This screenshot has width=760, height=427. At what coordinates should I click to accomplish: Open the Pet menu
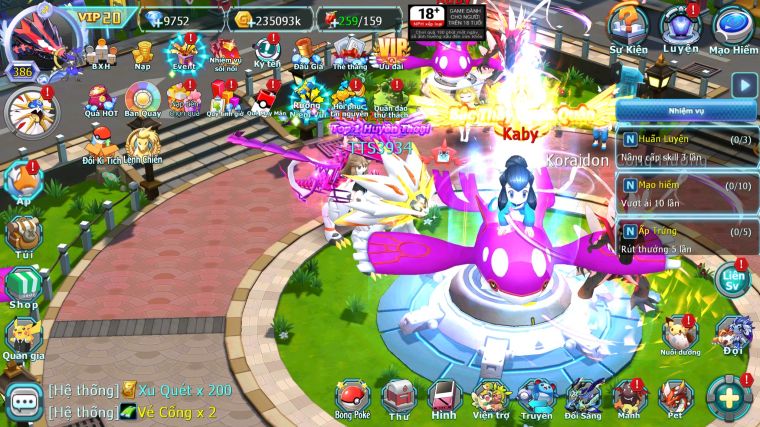point(674,397)
